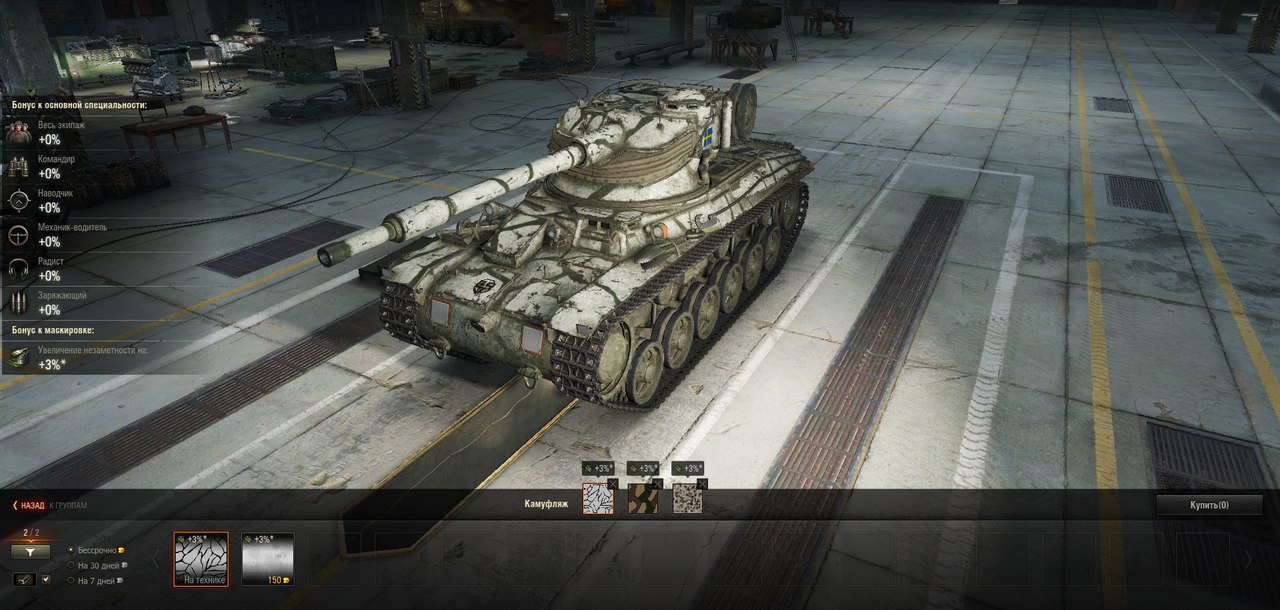Select the brown and tan summer camouflage slot
The width and height of the screenshot is (1280, 610).
click(642, 499)
